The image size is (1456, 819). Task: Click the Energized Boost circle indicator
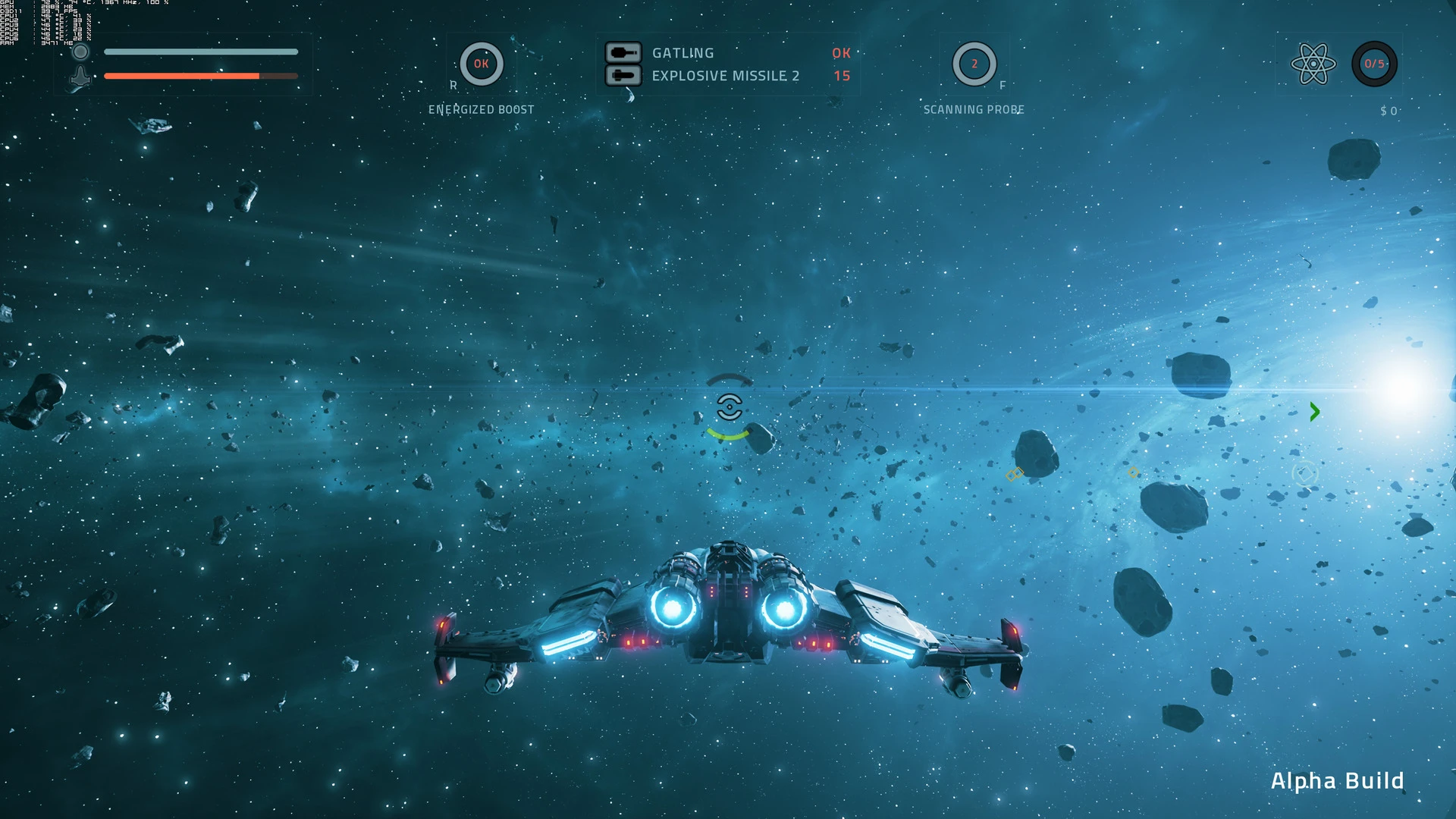coord(481,64)
